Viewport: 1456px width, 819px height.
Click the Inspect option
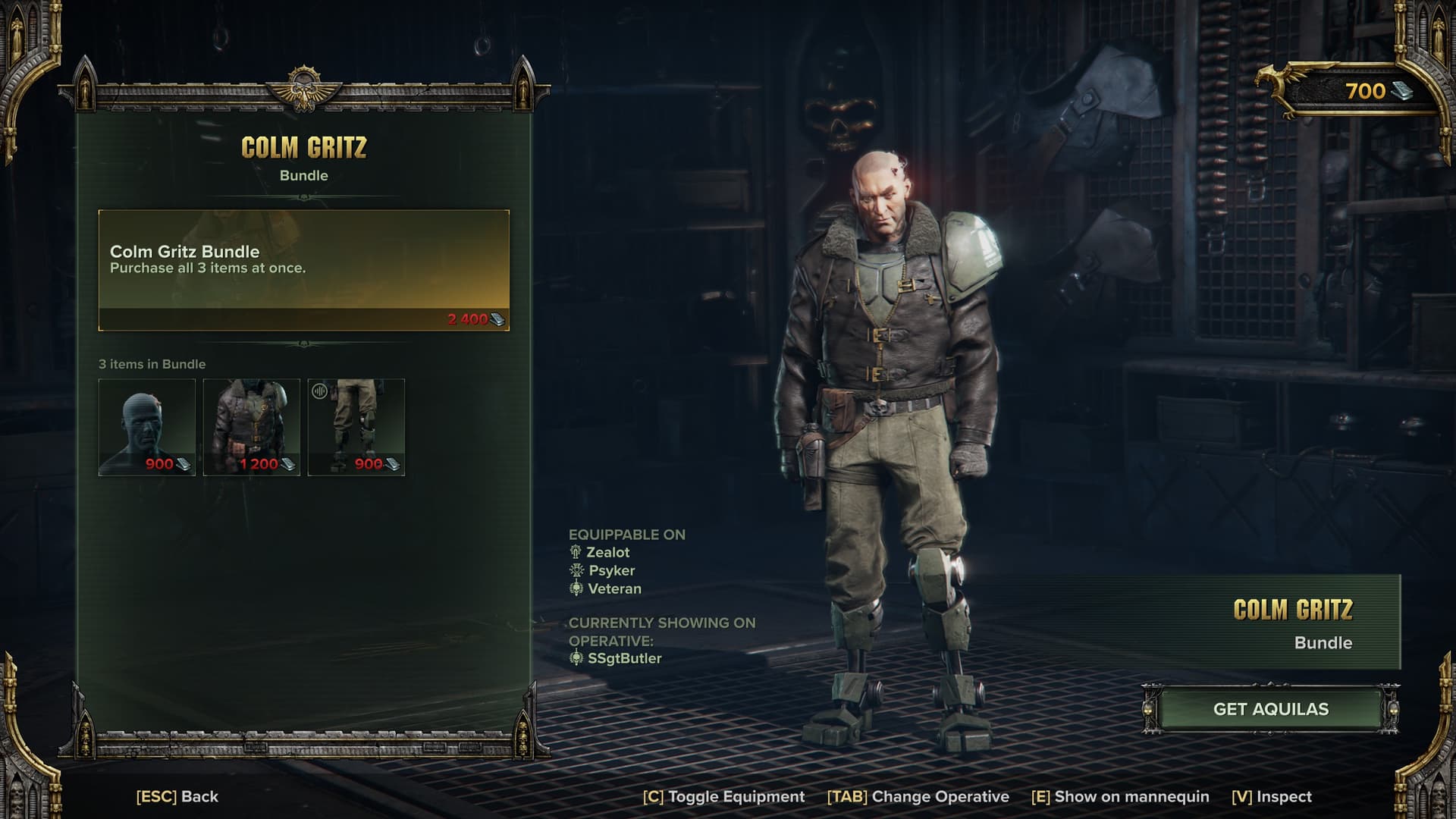point(1272,796)
